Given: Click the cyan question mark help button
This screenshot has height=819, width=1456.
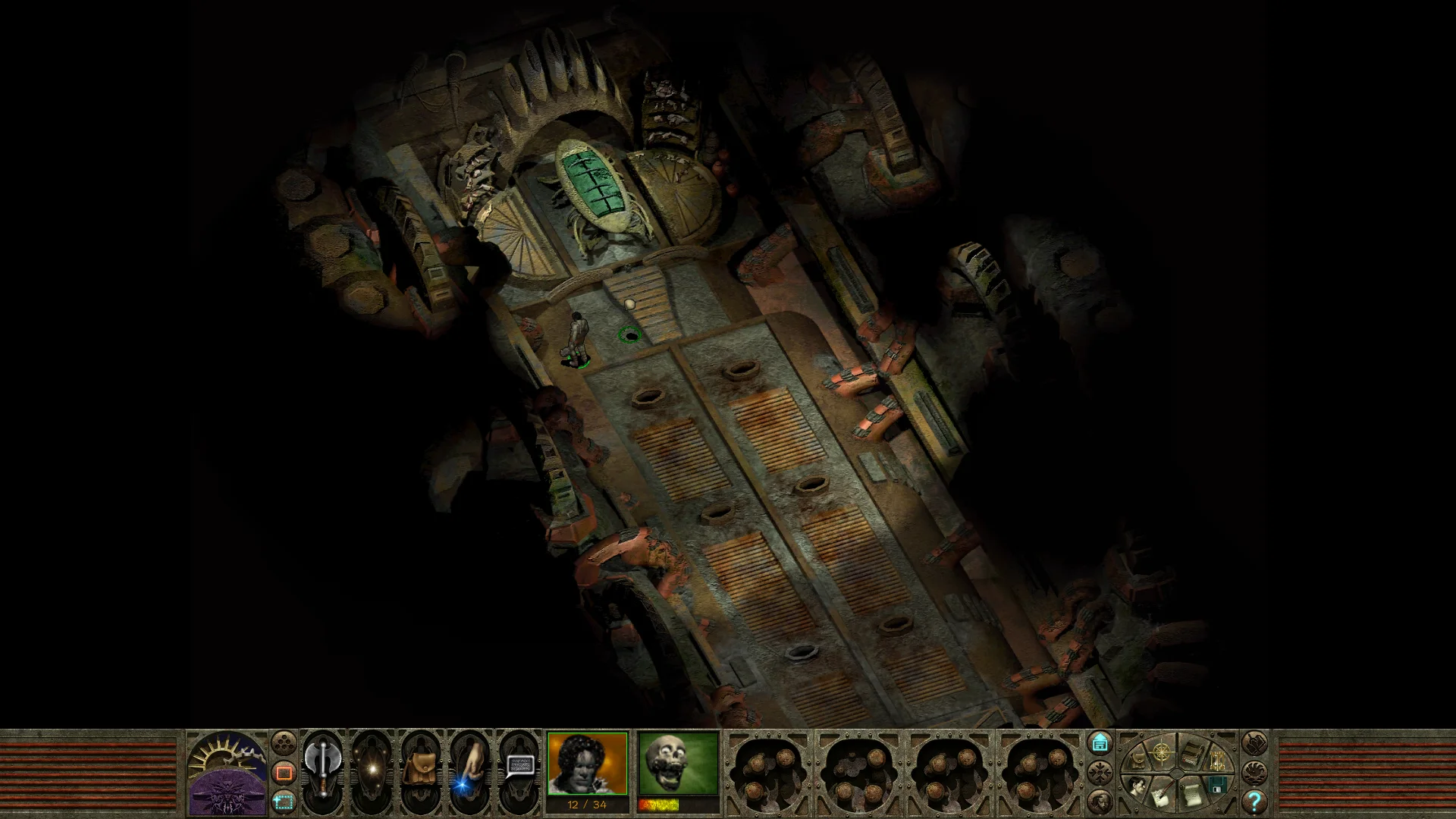Looking at the screenshot, I should pos(1254,801).
